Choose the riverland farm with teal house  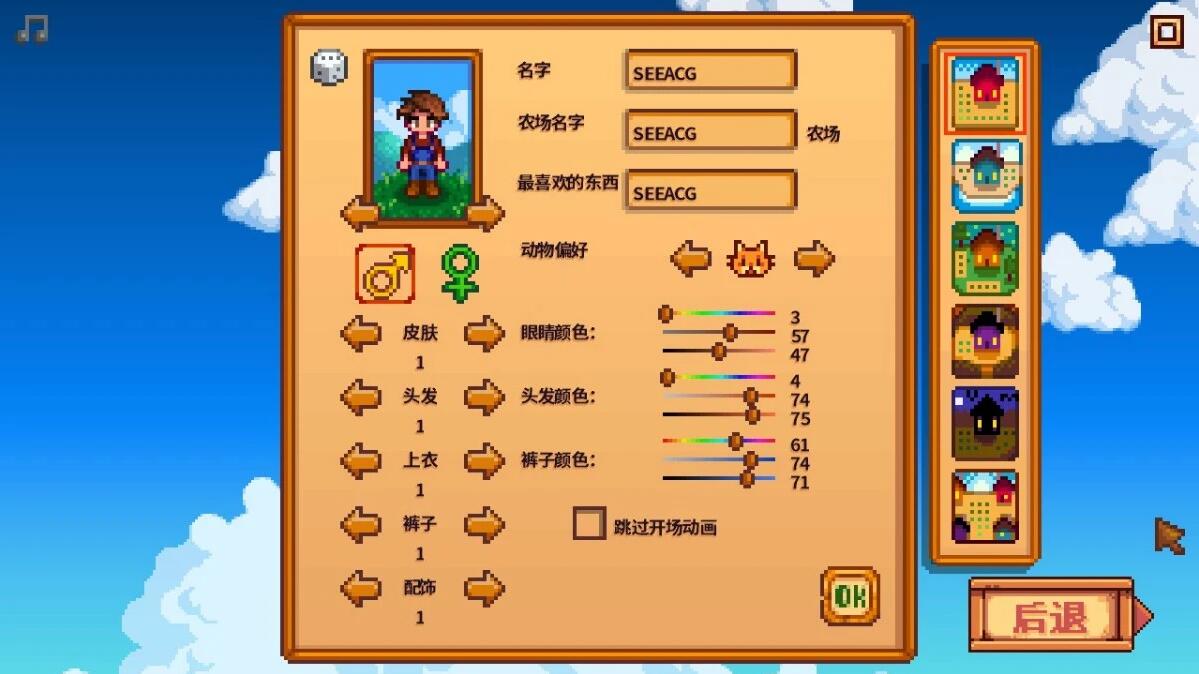(986, 176)
